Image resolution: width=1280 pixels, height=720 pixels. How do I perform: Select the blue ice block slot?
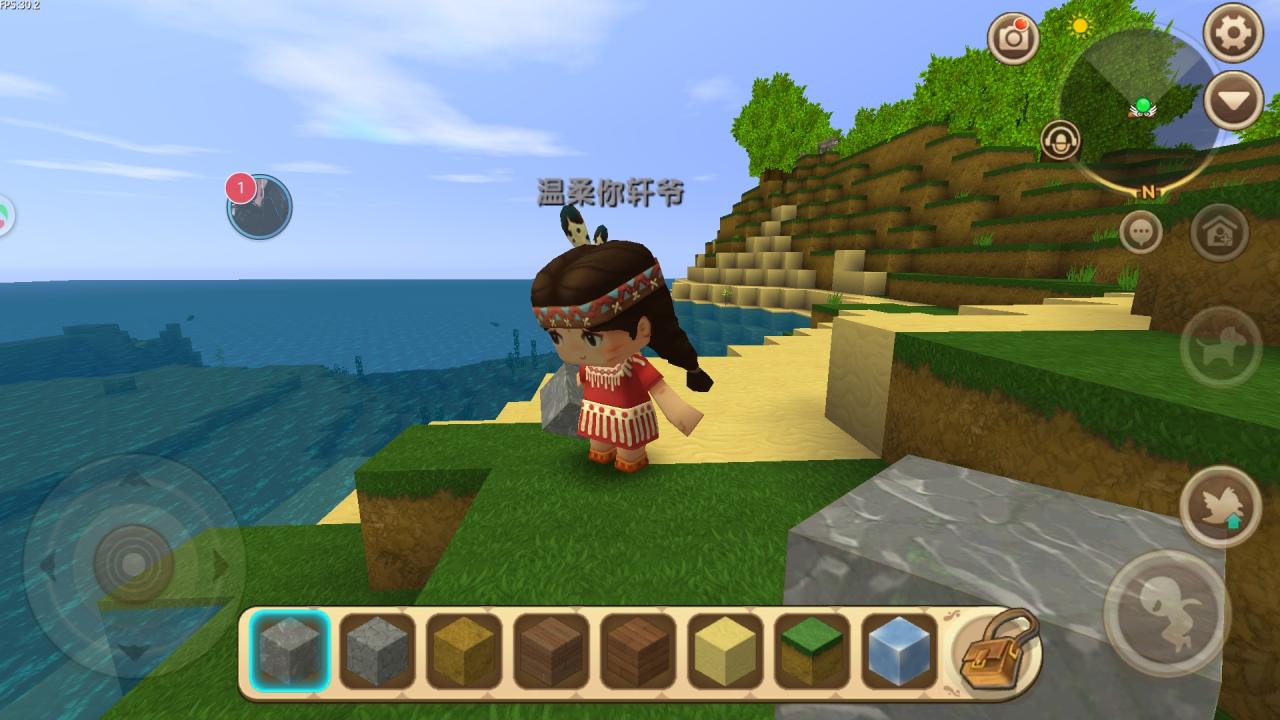[899, 651]
